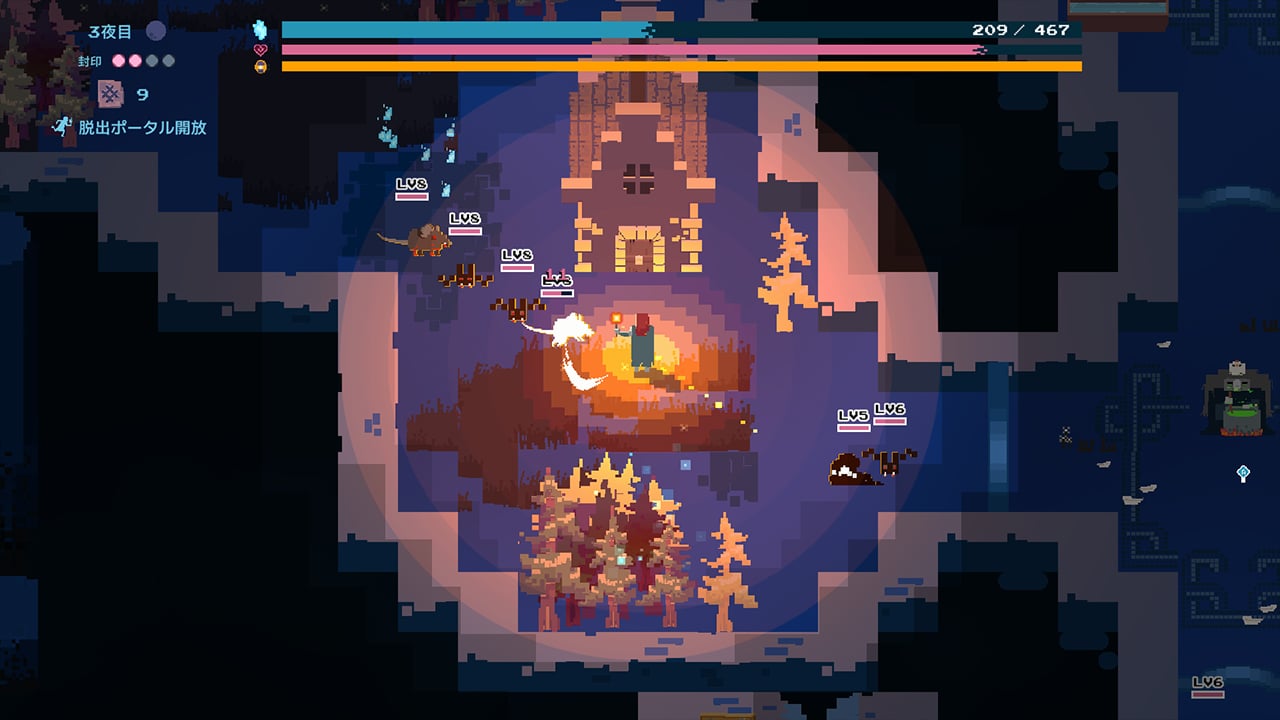This screenshot has height=720, width=1280.
Task: Click the orange lantern icon
Action: pyautogui.click(x=262, y=67)
